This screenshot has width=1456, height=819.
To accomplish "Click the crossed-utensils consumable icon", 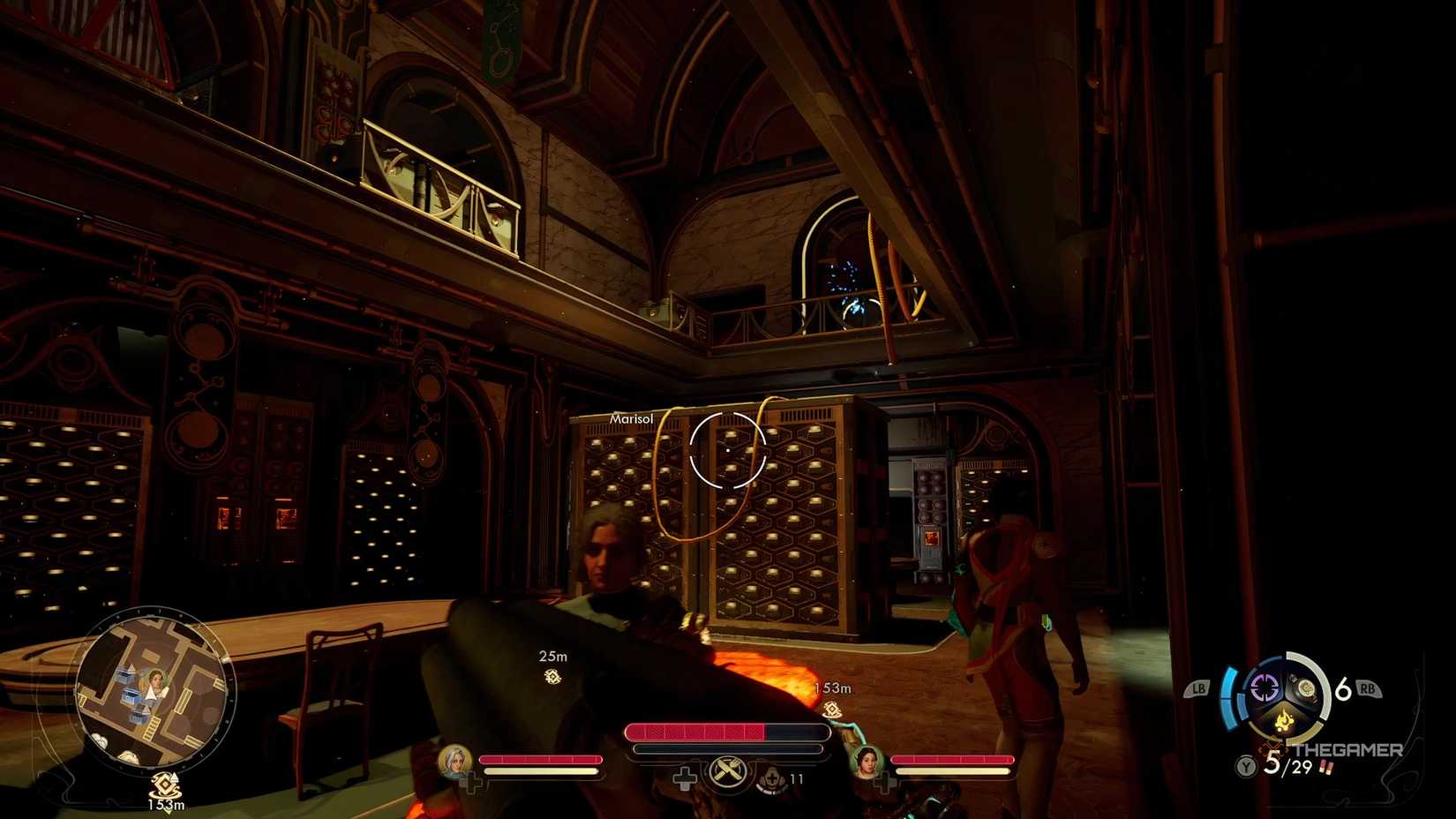I will click(x=727, y=771).
